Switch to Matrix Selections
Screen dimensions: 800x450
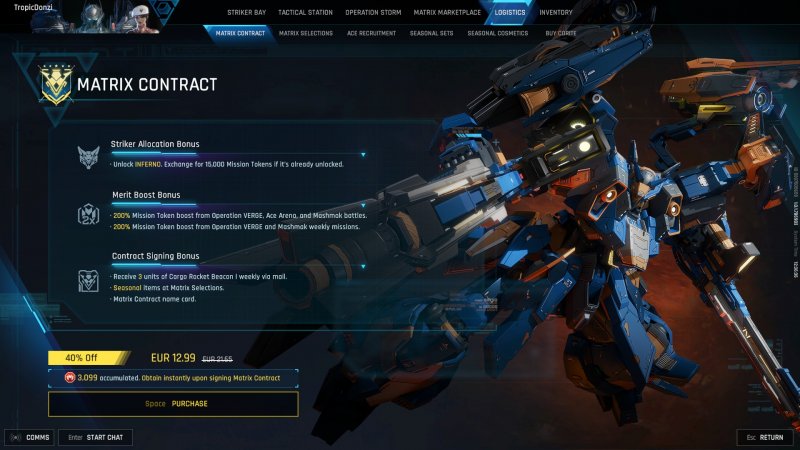coord(306,33)
